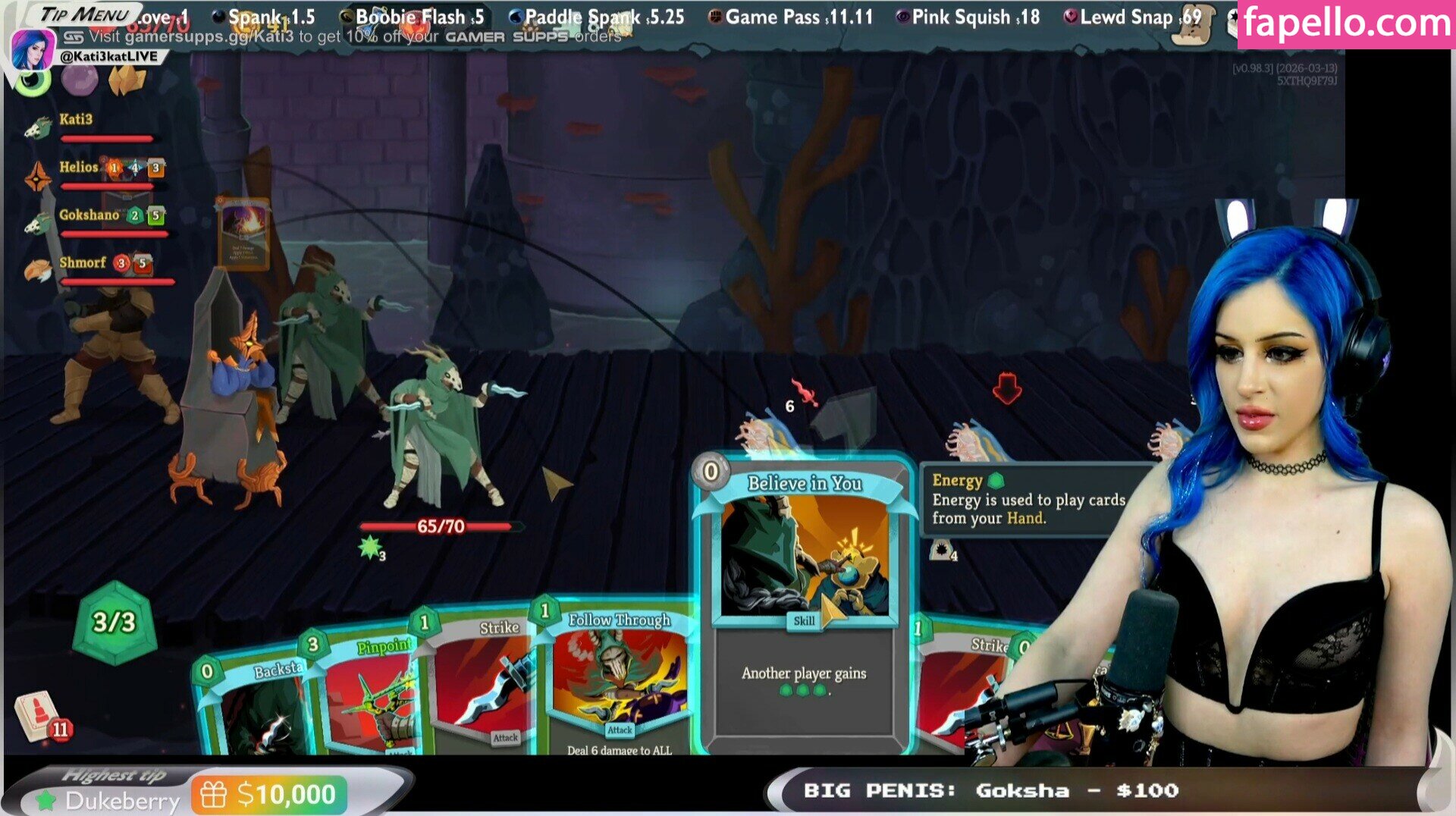Select Shmorf in the player list

tap(82, 263)
